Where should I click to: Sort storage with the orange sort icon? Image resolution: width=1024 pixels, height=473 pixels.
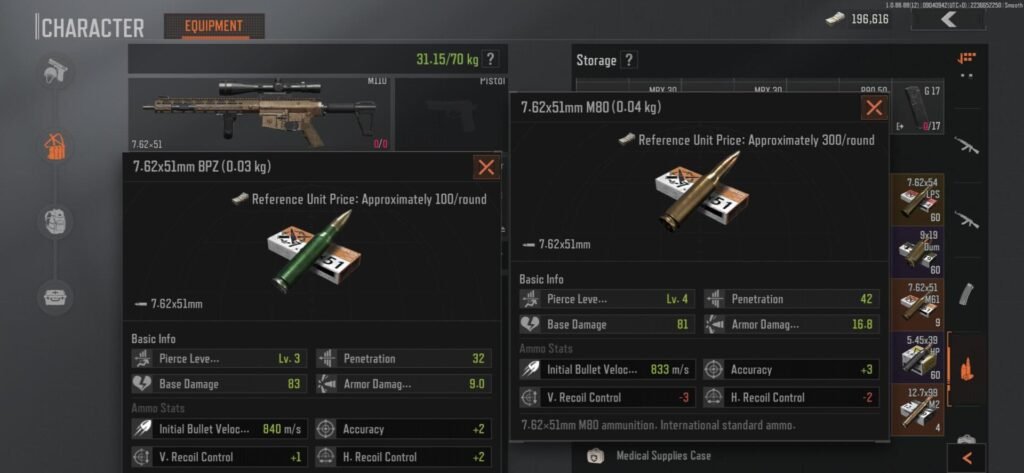tap(966, 58)
